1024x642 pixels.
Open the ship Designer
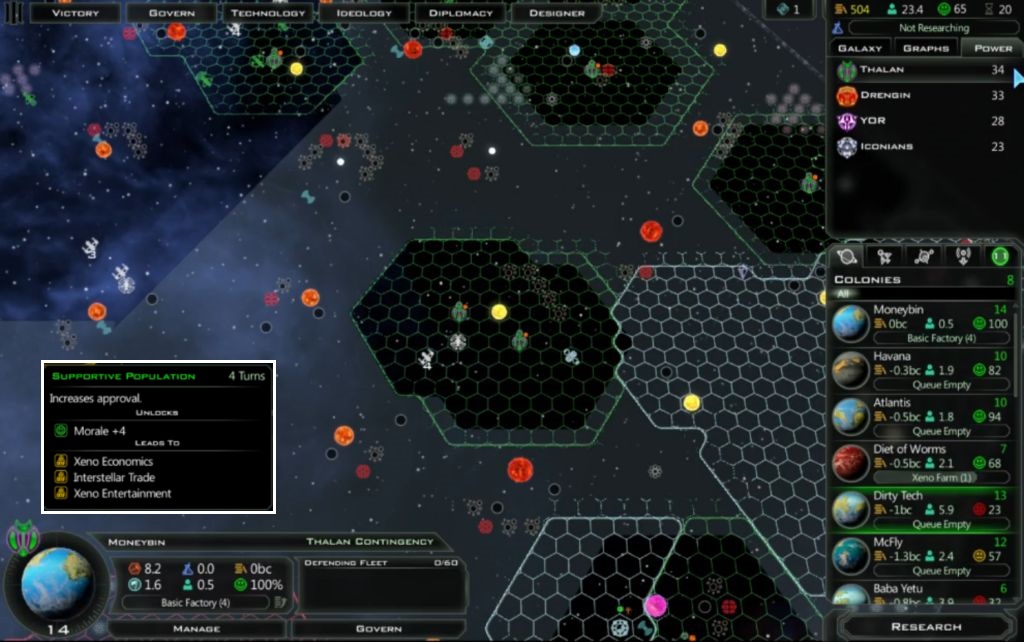555,13
